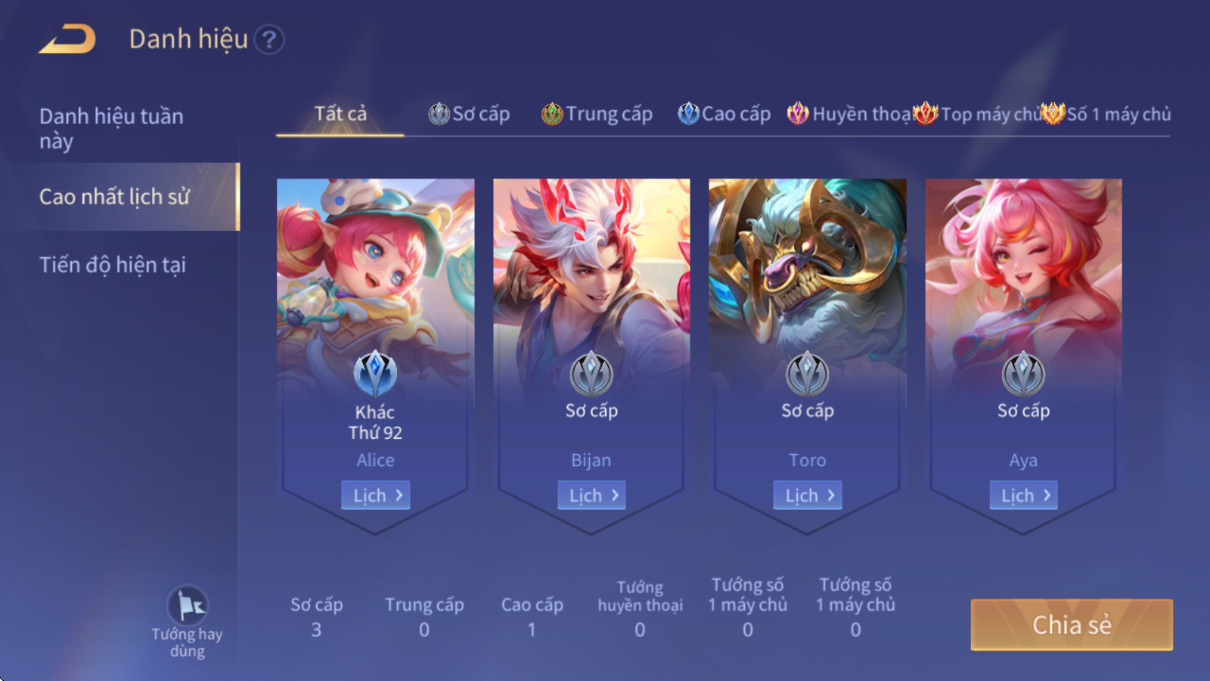The height and width of the screenshot is (681, 1210).
Task: Select the Cao cấp filter tab
Action: [724, 114]
